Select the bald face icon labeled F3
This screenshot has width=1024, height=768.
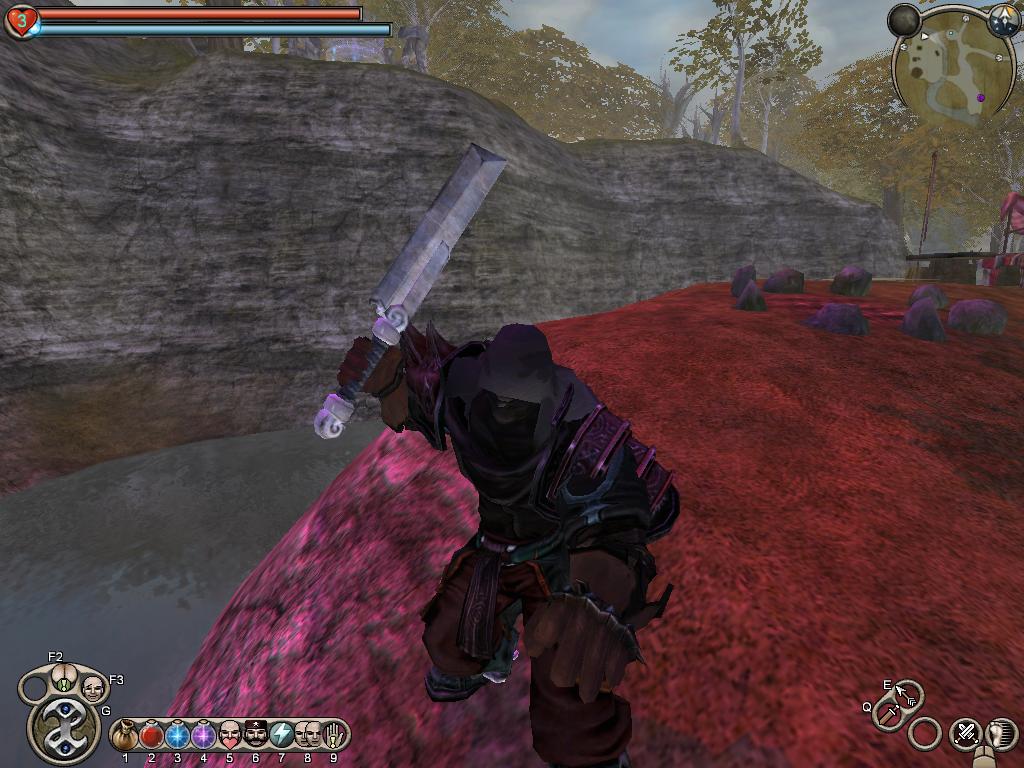[x=93, y=688]
